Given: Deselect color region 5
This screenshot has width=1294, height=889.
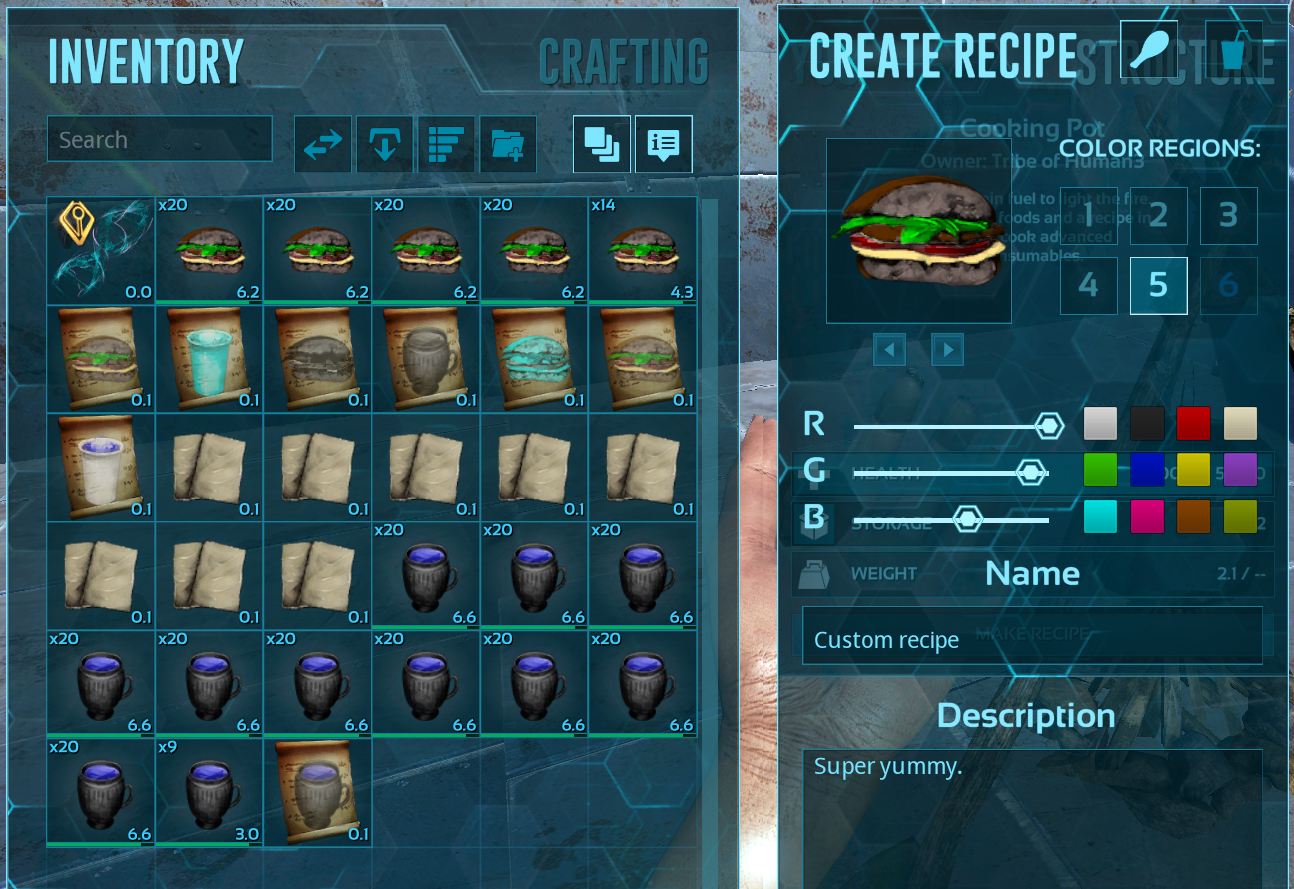Looking at the screenshot, I should tap(1158, 285).
